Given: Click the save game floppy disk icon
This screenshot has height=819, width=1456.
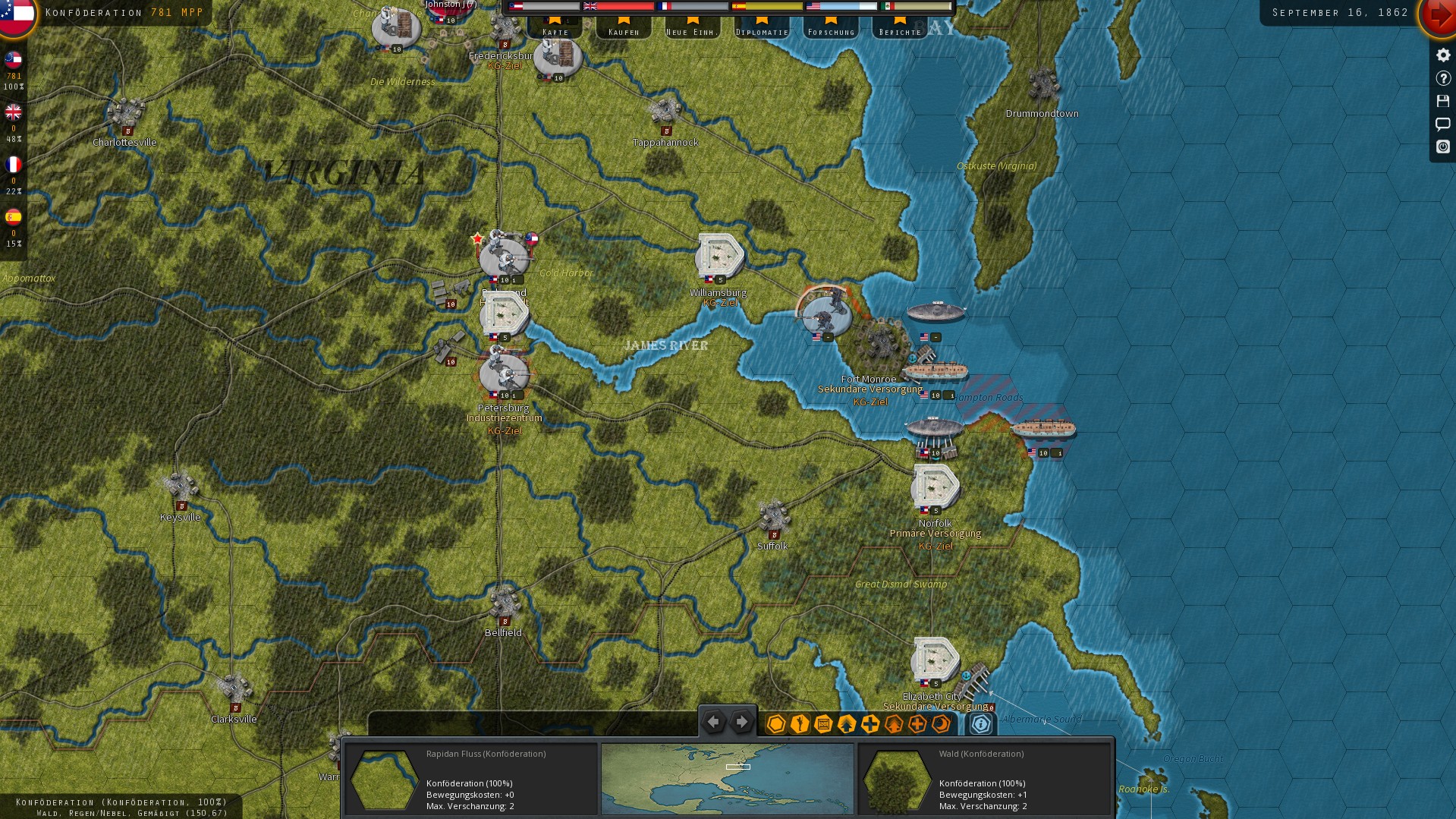Looking at the screenshot, I should coord(1442,100).
